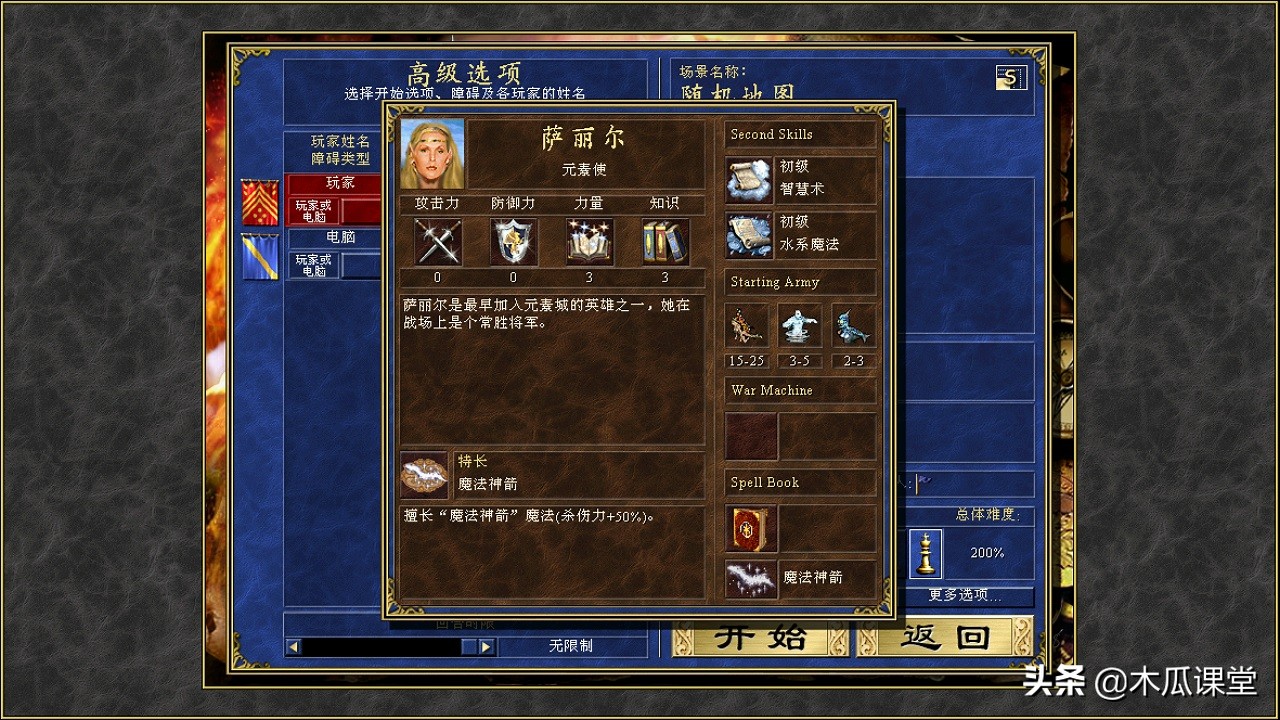Select the 防御力 shield defense icon
Viewport: 1280px width, 720px height.
coord(512,241)
